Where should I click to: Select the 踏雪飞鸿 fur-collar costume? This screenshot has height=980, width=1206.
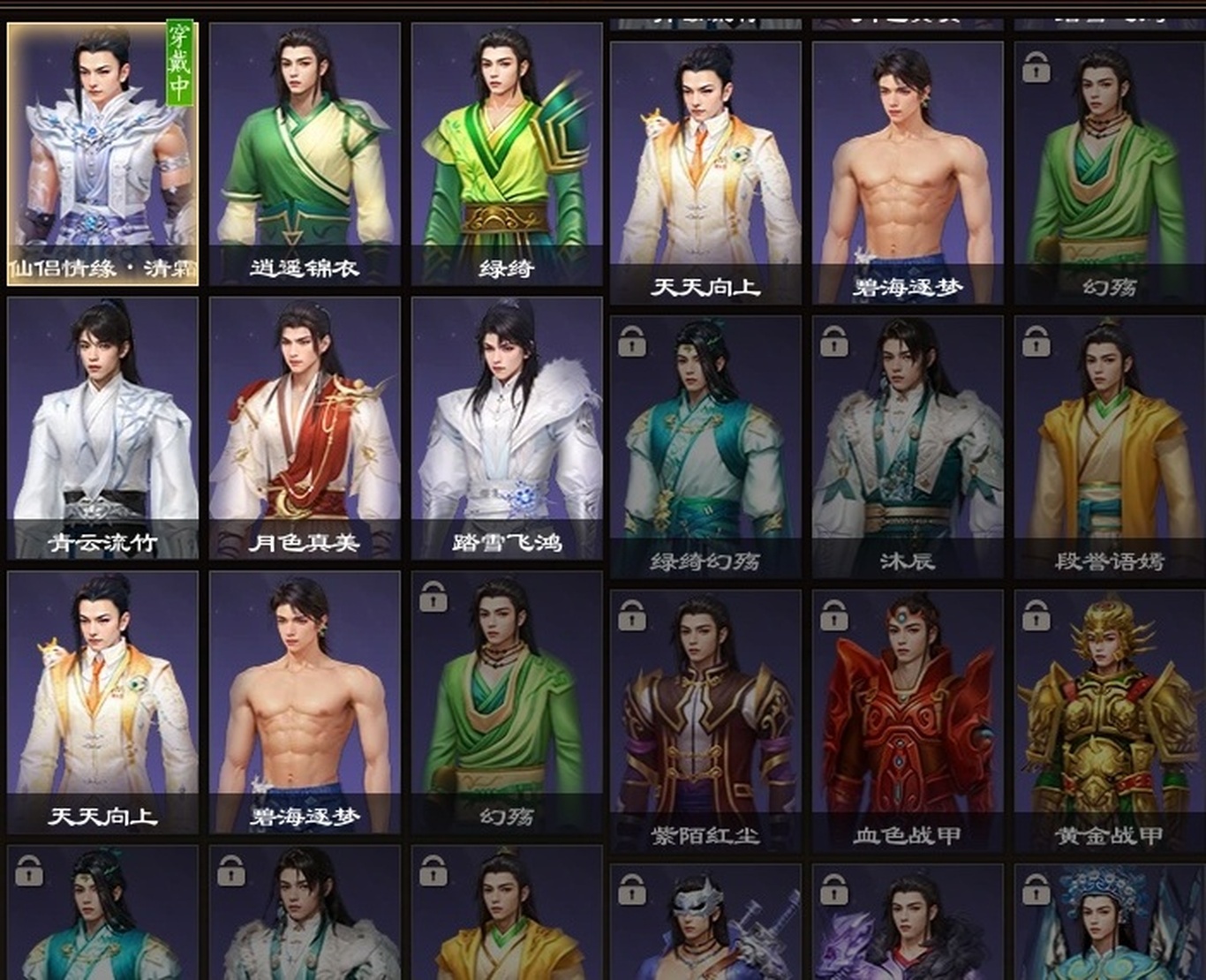coord(507,428)
